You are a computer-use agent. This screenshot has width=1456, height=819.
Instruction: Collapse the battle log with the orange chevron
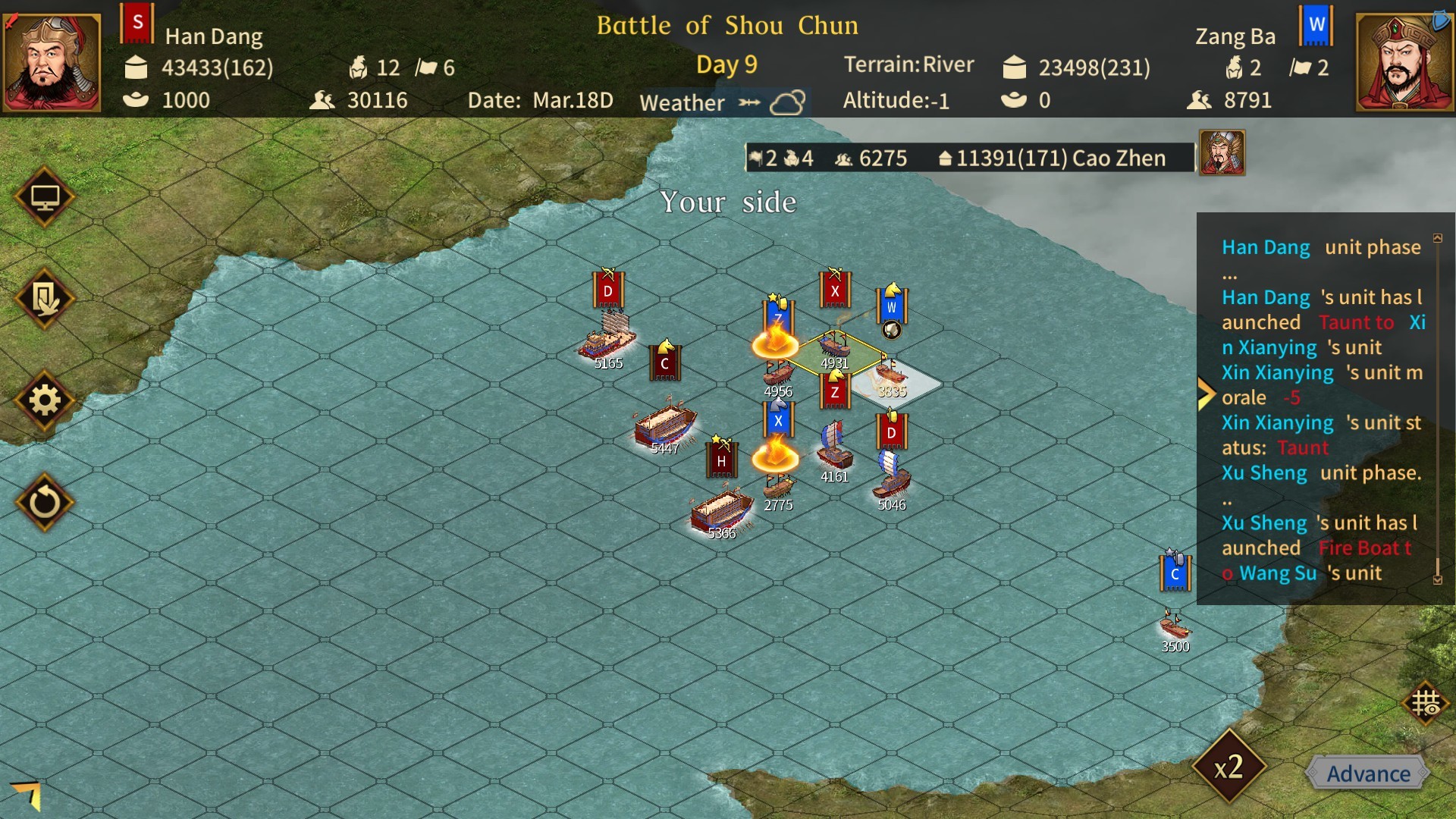[x=1206, y=394]
